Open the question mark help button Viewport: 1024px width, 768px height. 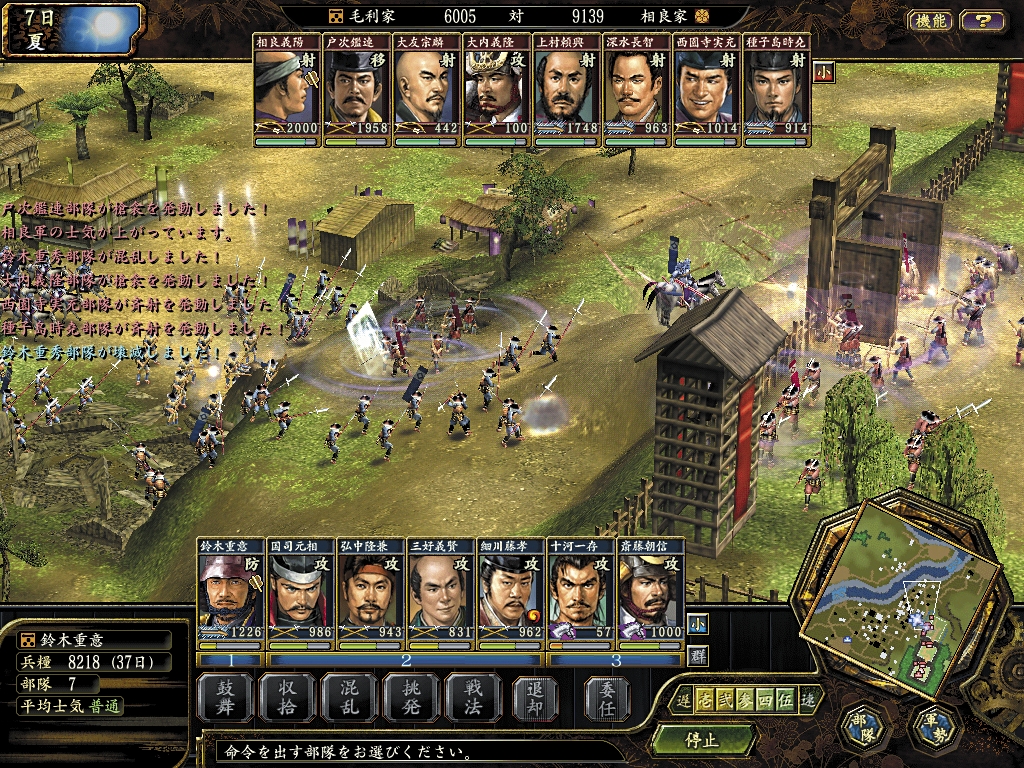click(x=983, y=20)
